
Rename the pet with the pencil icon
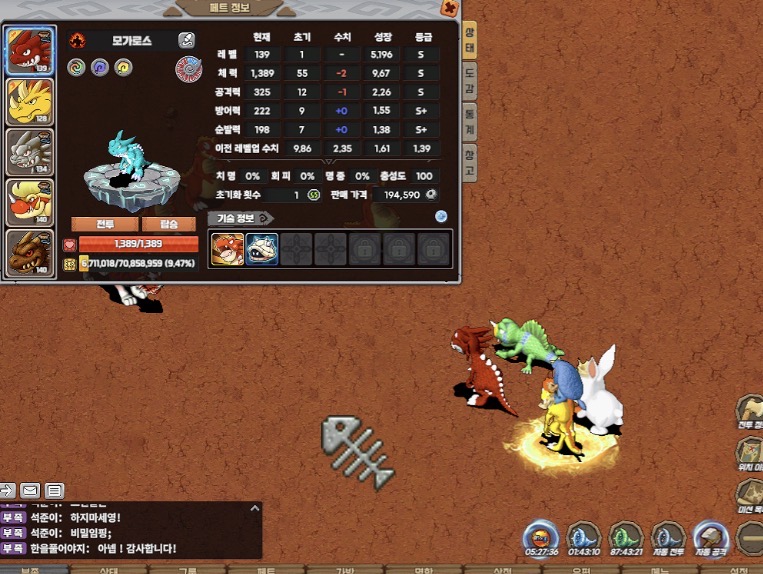(x=187, y=40)
